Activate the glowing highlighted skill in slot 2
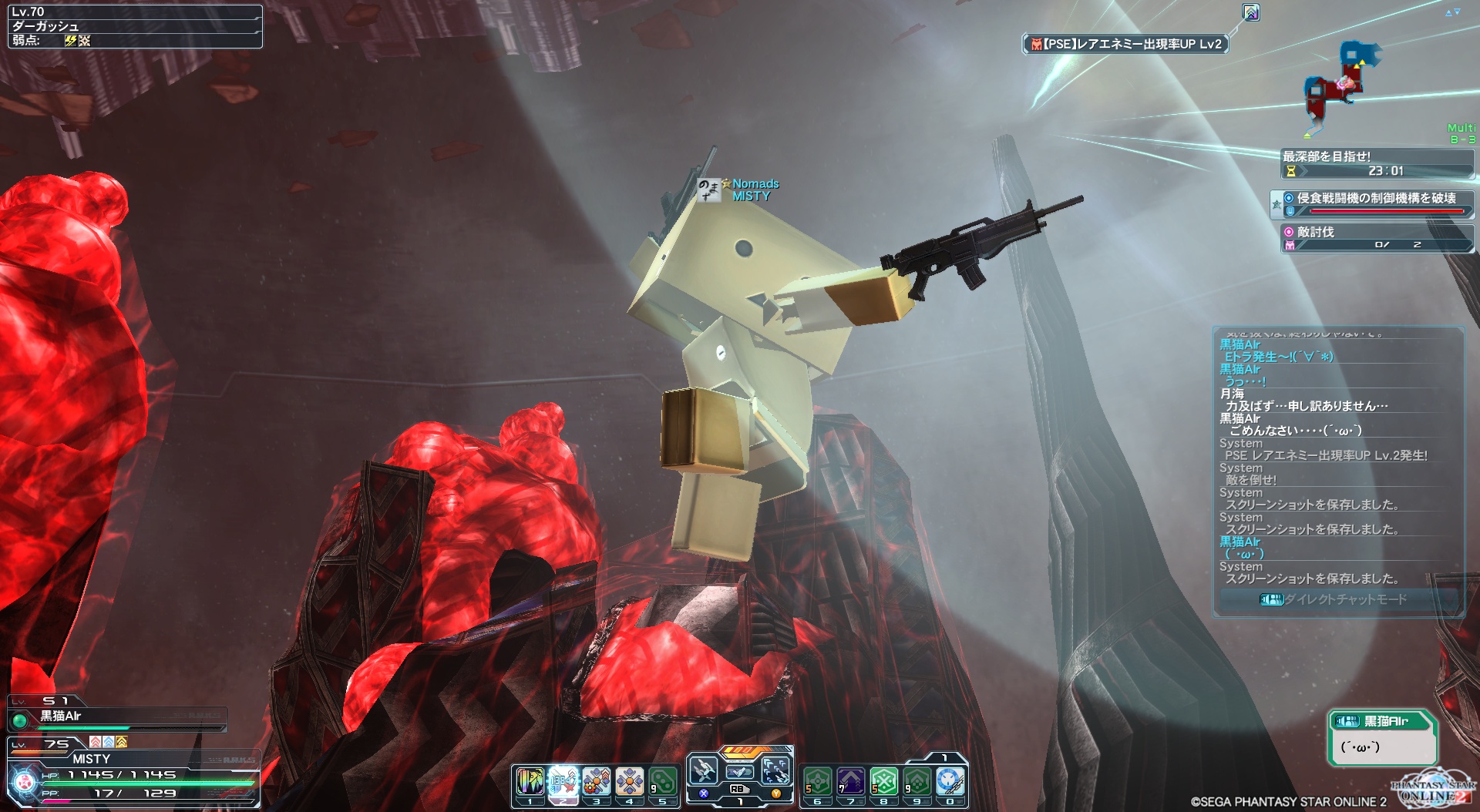1480x812 pixels. point(563,782)
